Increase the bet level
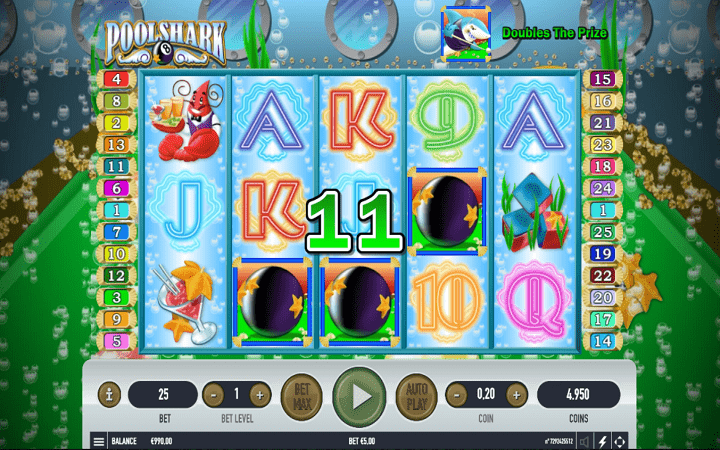This screenshot has height=450, width=720. 260,394
